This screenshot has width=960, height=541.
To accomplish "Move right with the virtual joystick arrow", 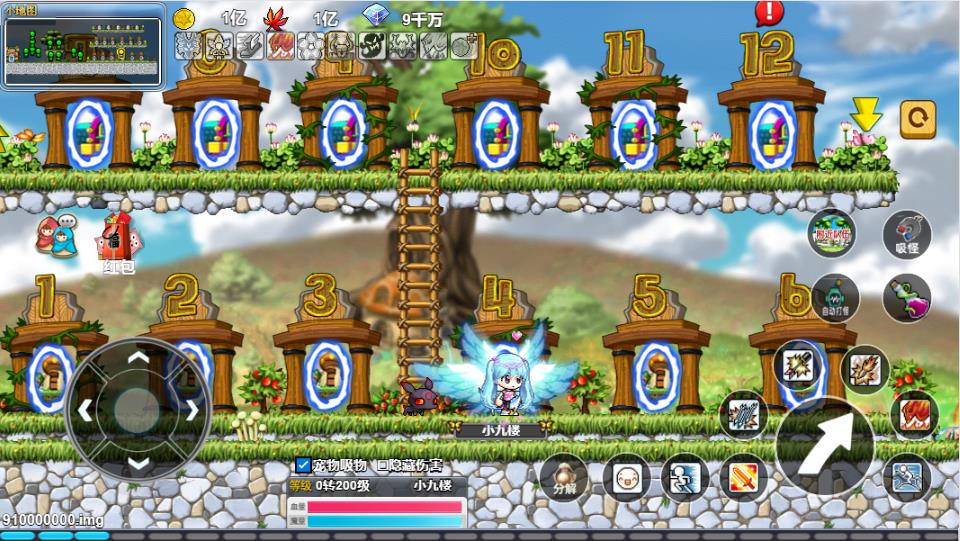I will 190,409.
